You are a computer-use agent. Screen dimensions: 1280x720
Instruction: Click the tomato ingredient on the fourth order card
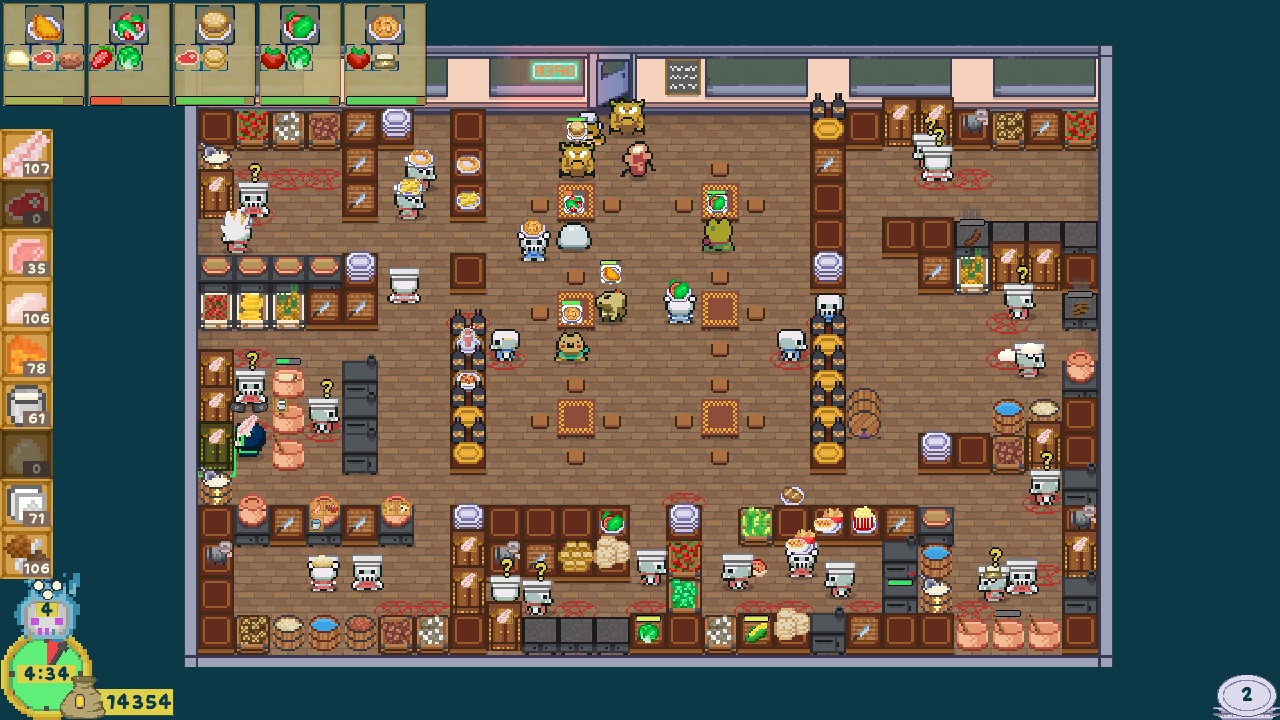273,57
